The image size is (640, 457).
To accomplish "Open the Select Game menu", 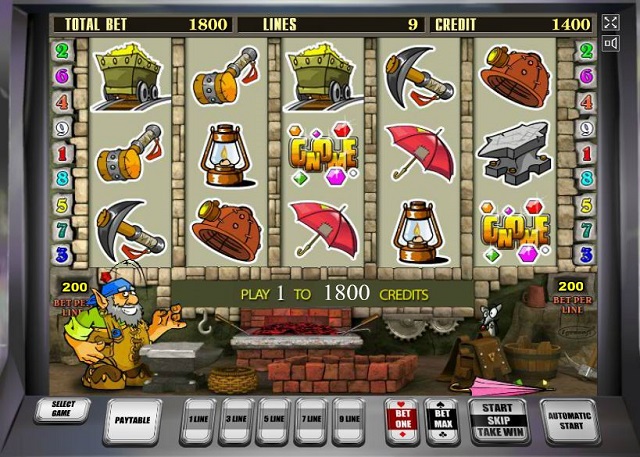I will (62, 411).
